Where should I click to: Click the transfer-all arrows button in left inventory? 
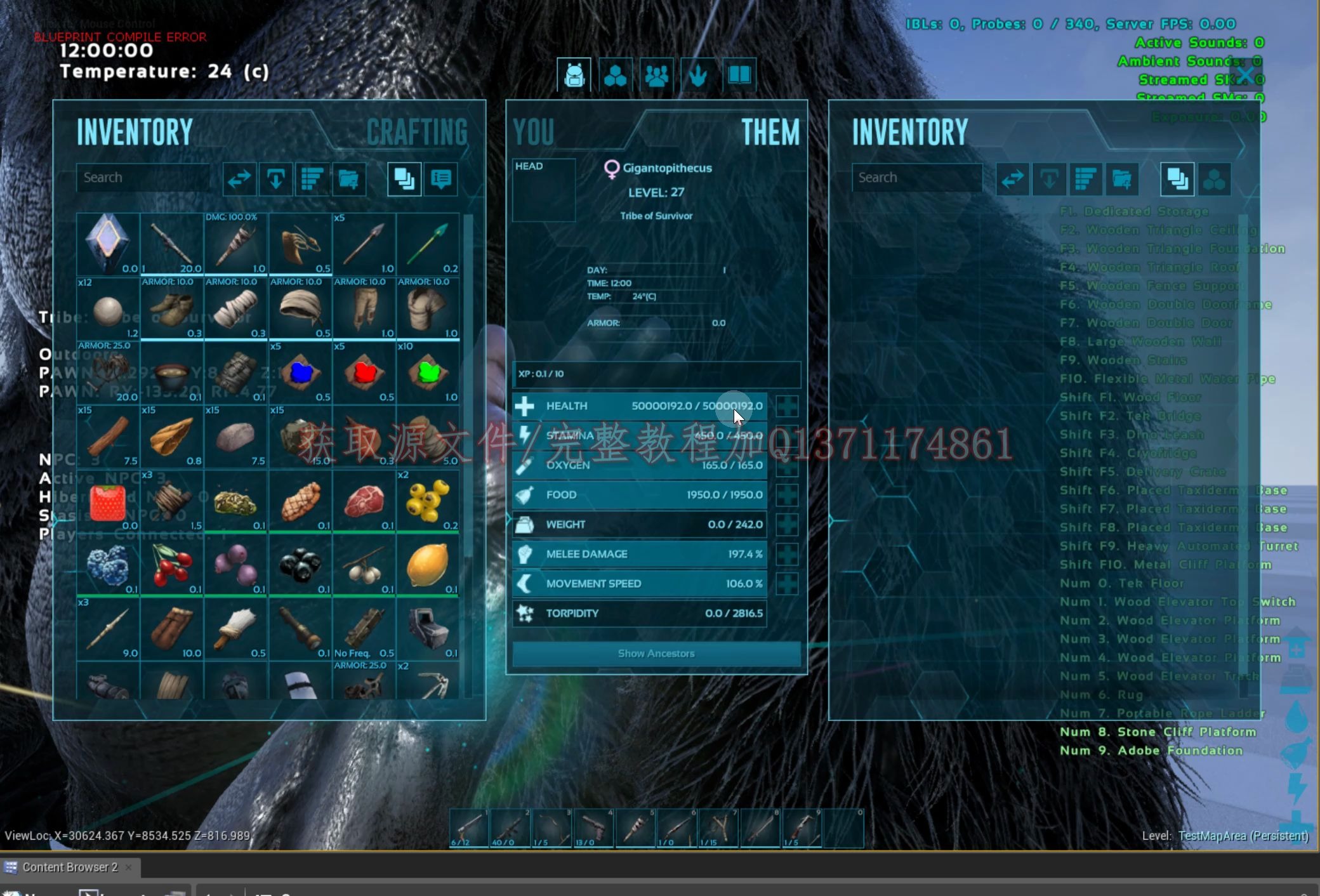coord(239,179)
